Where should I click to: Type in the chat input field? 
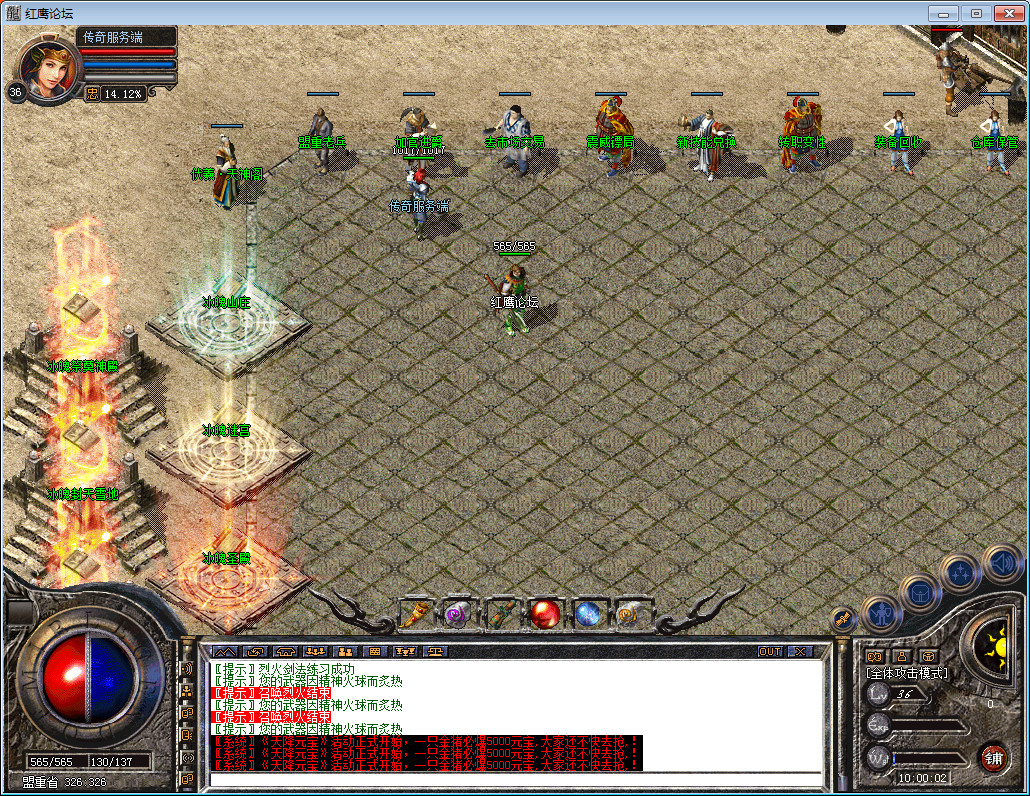pos(515,779)
